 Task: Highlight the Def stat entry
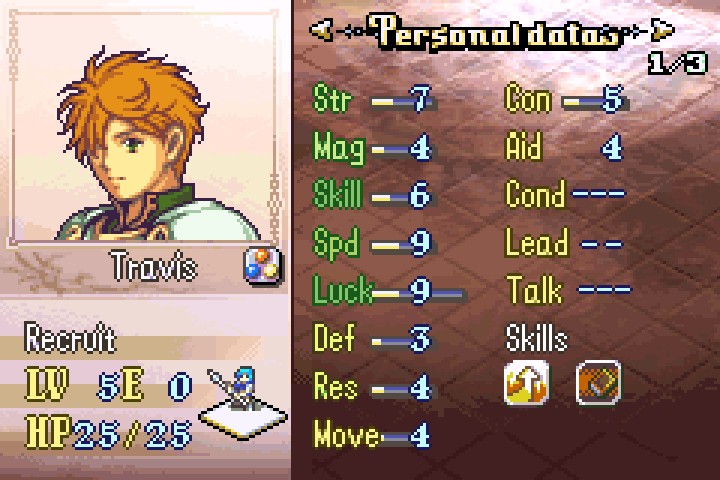(x=372, y=339)
